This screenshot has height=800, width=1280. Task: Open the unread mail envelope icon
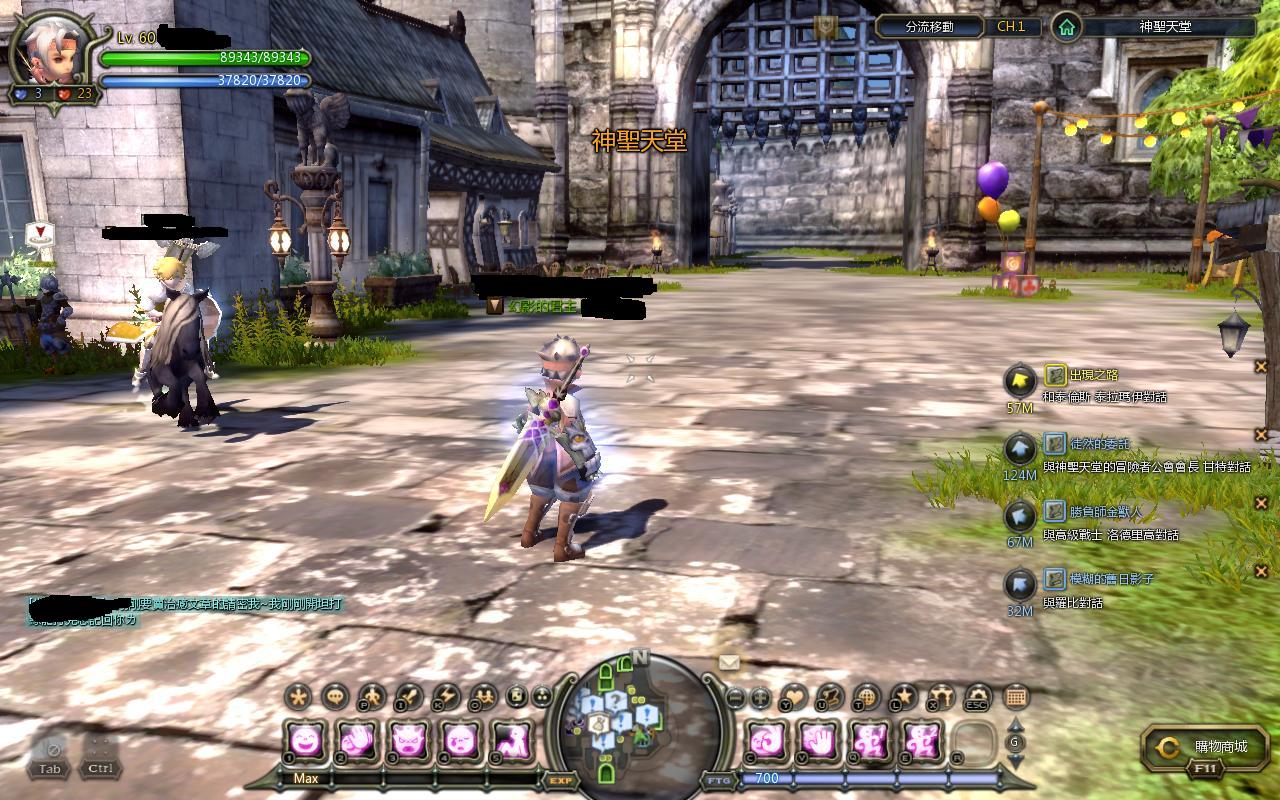(x=729, y=662)
